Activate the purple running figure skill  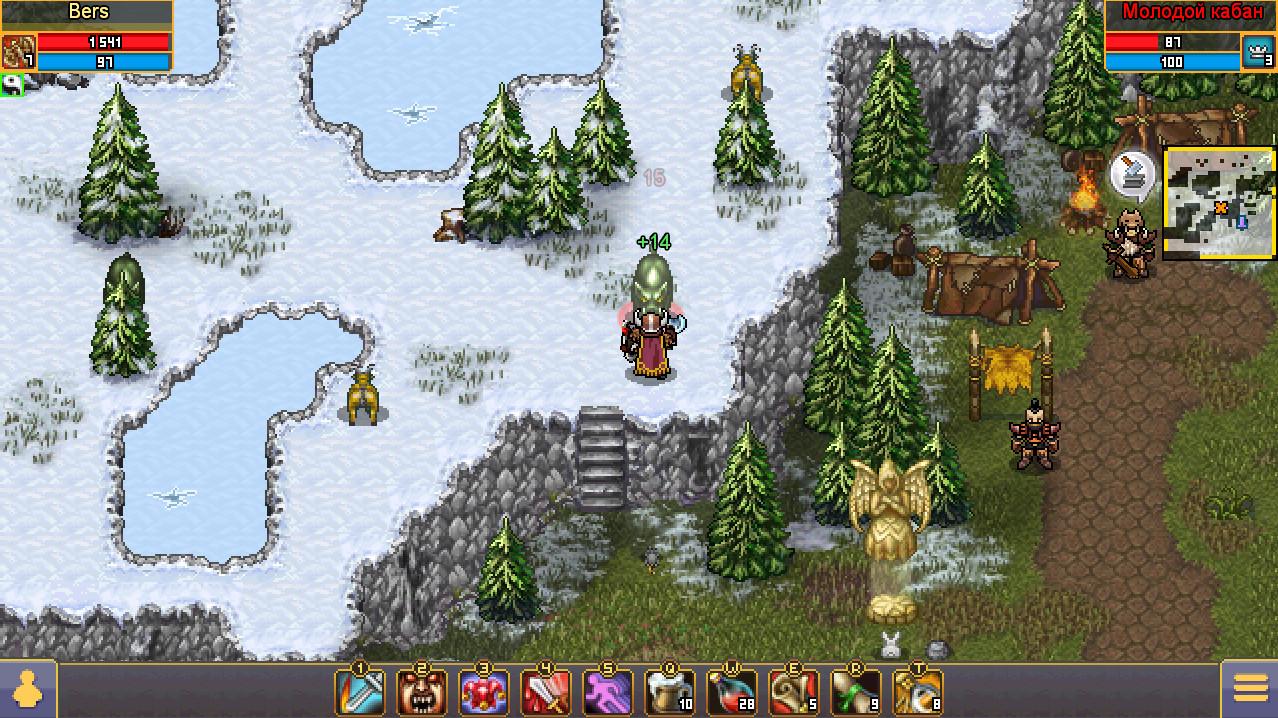[x=607, y=692]
